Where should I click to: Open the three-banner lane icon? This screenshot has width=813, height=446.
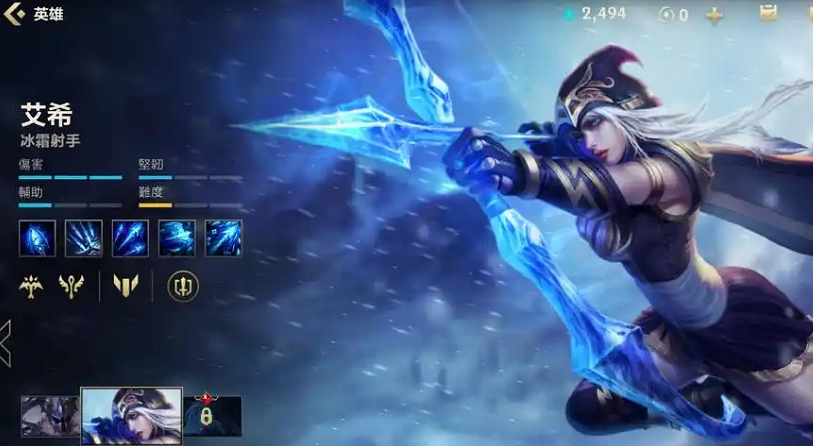tap(125, 287)
